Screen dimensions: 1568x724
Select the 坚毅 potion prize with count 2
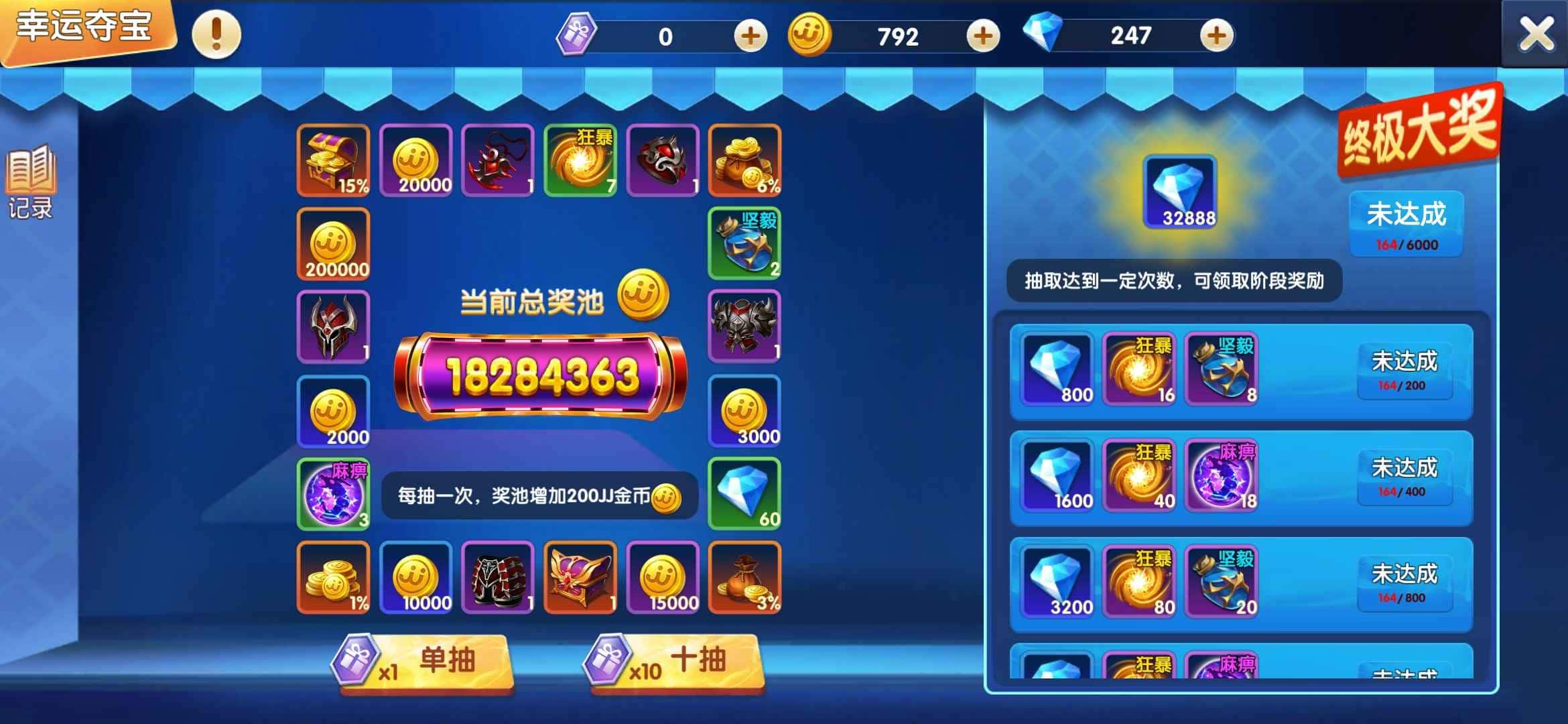(x=745, y=245)
